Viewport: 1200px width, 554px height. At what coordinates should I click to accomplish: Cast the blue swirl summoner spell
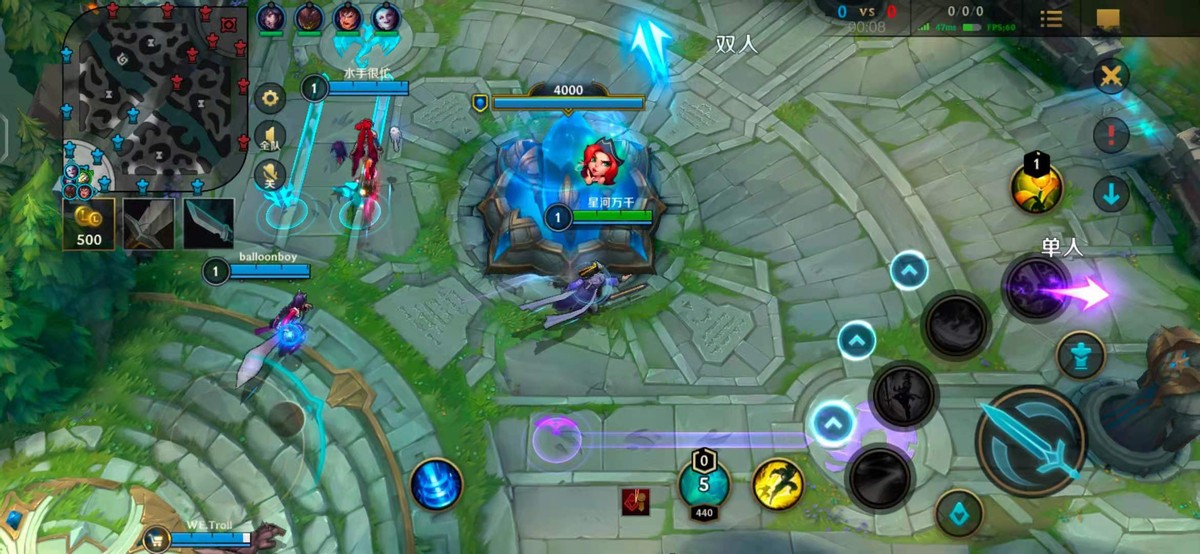point(437,485)
